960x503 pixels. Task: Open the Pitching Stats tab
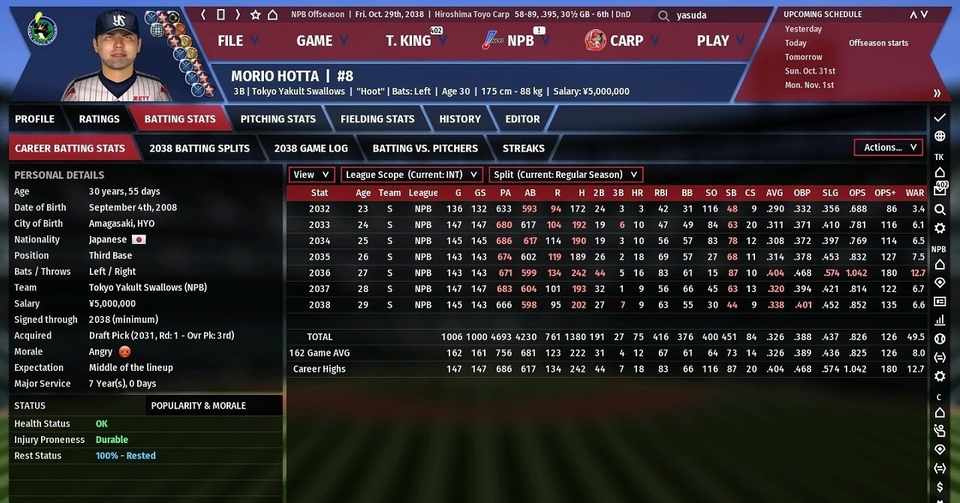278,119
